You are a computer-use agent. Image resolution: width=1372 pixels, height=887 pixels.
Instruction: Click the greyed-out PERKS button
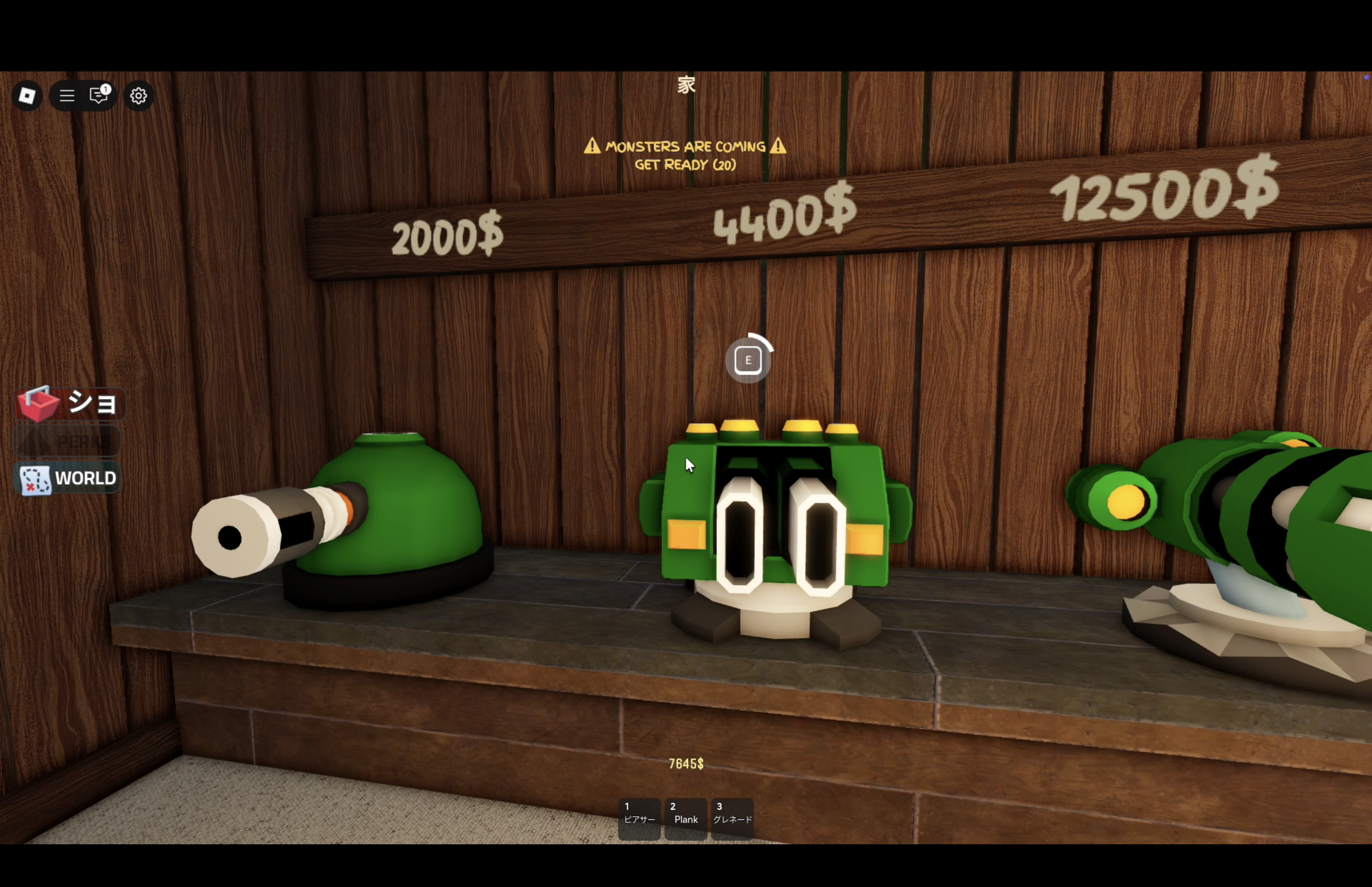click(x=68, y=442)
